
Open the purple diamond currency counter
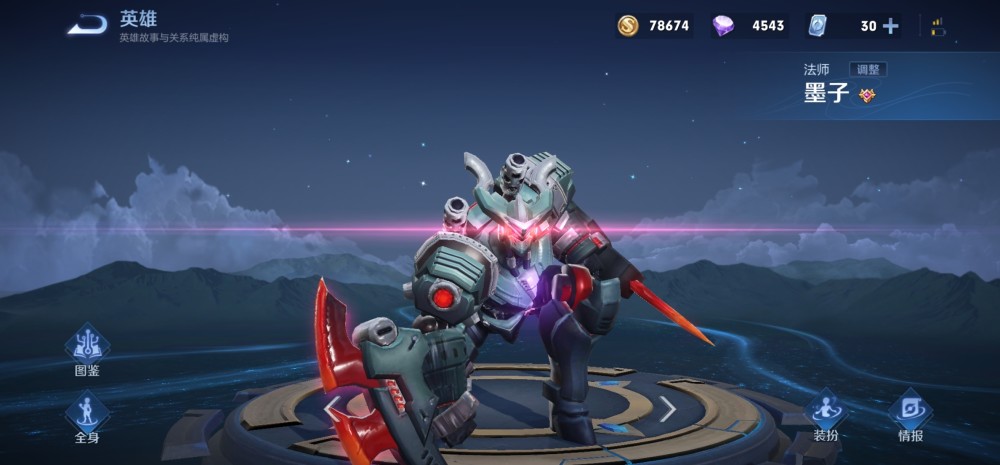748,26
